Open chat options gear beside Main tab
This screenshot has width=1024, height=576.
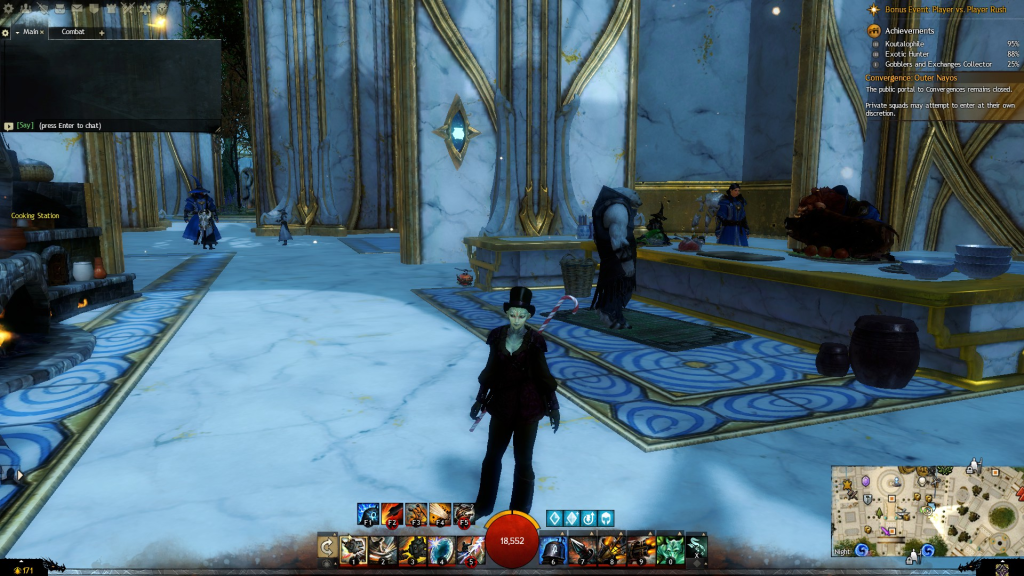tap(5, 32)
